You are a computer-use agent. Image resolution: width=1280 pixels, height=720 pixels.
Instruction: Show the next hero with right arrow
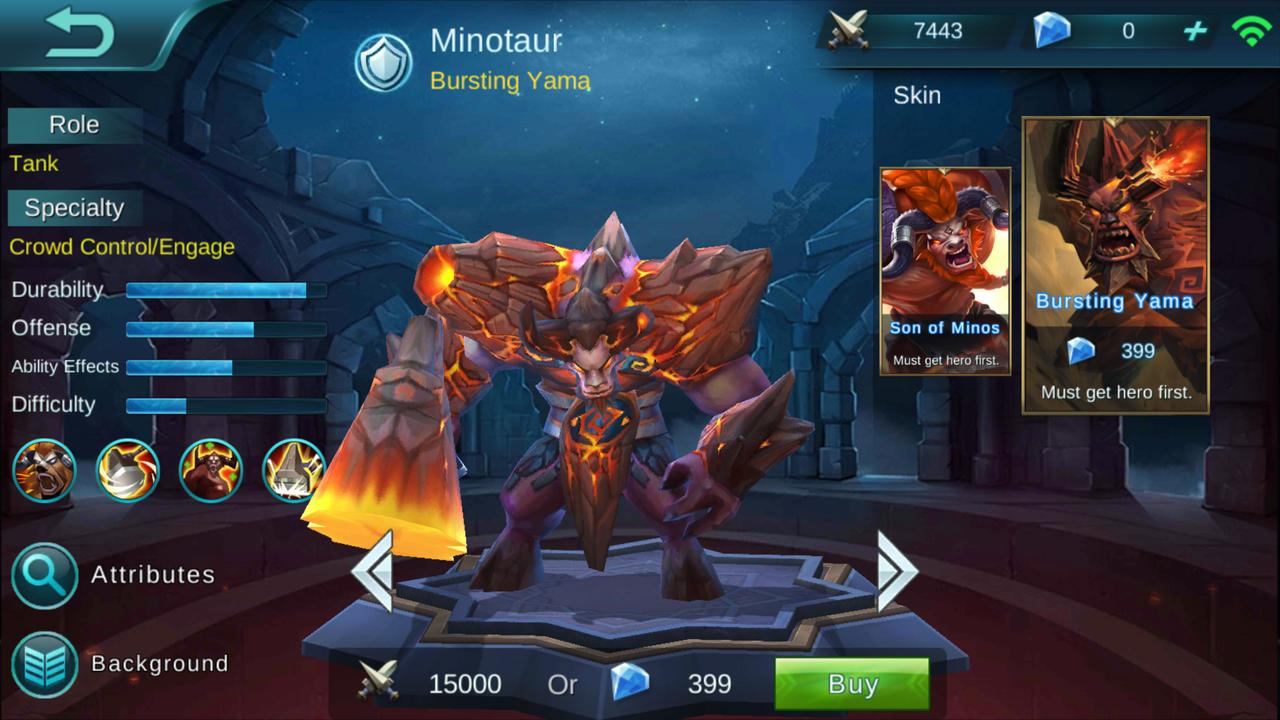click(x=896, y=571)
